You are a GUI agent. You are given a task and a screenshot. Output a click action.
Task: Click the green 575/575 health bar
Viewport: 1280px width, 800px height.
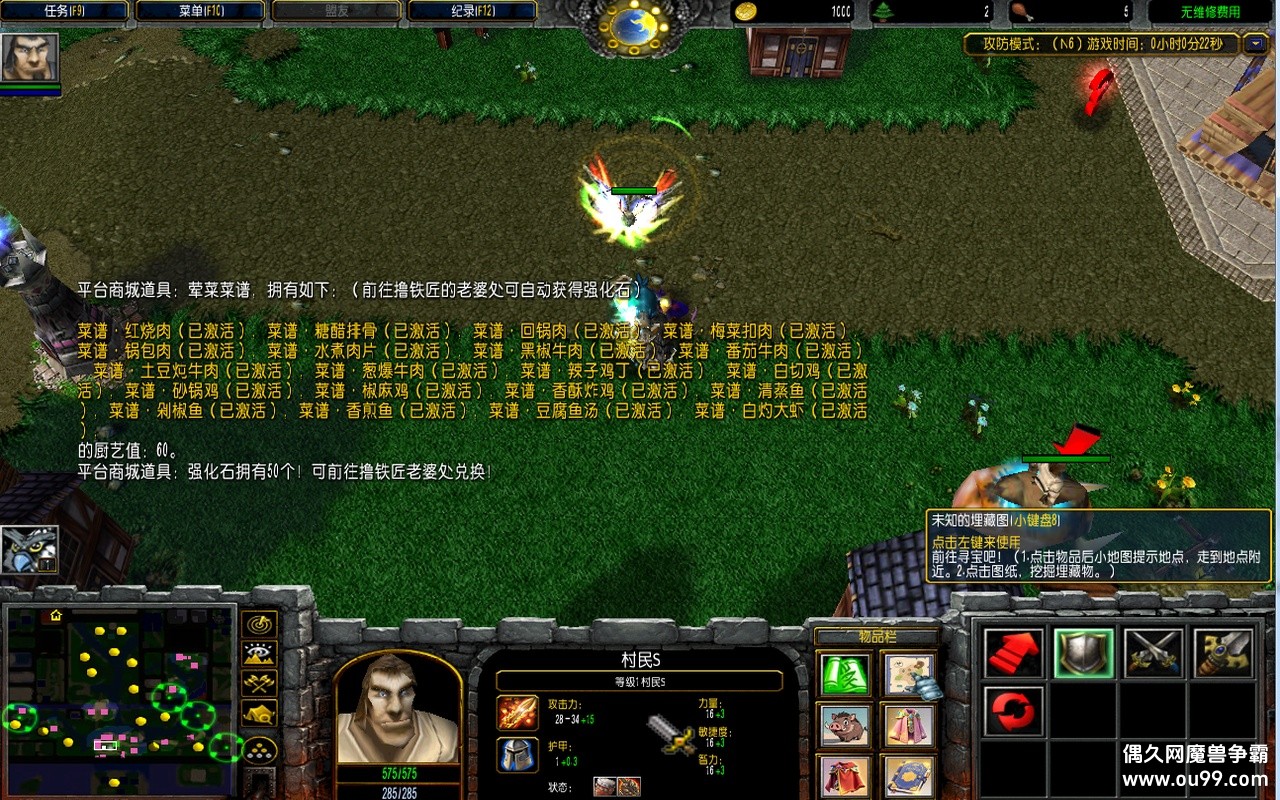pyautogui.click(x=397, y=775)
